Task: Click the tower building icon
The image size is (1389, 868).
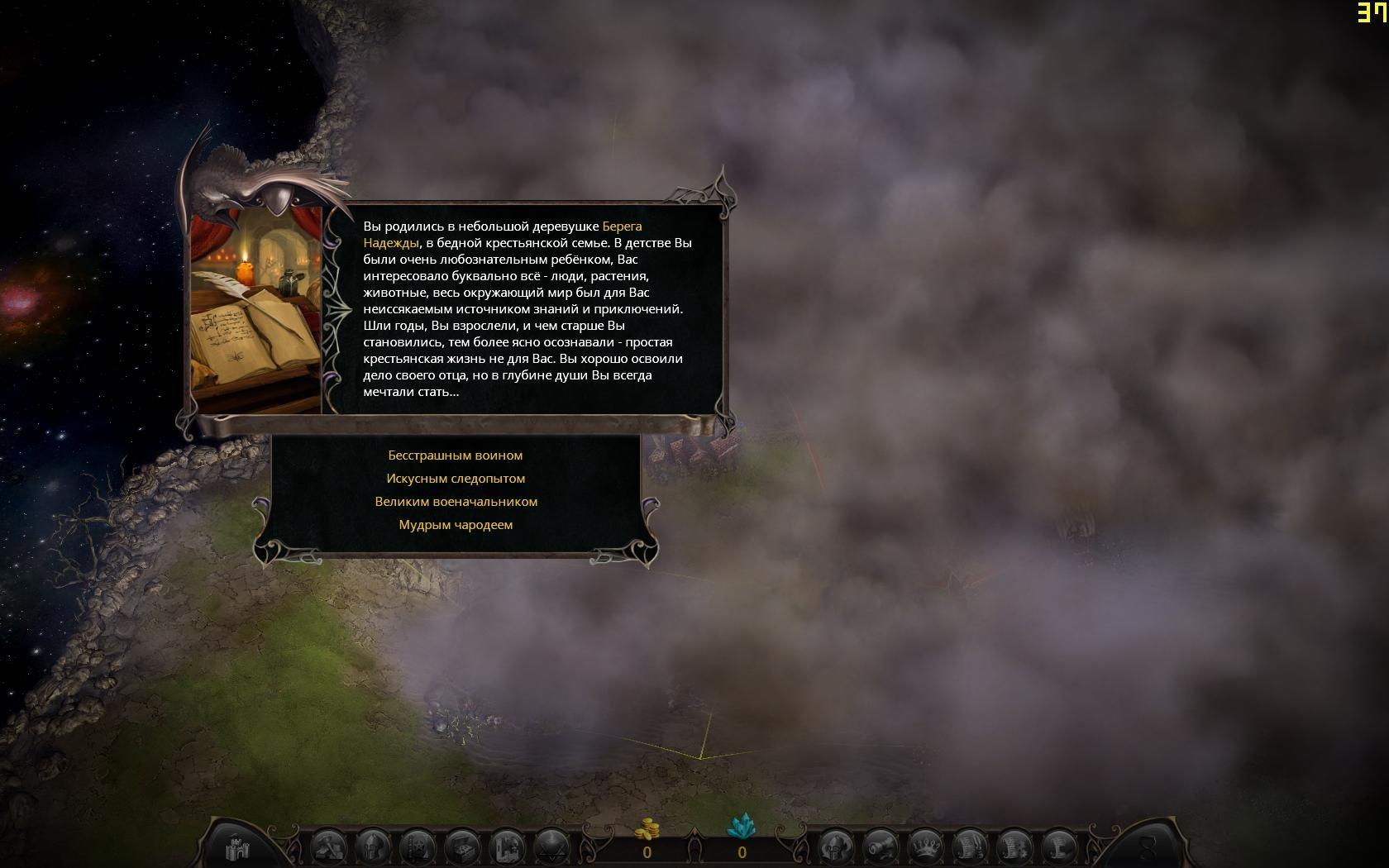Action: pos(507,847)
